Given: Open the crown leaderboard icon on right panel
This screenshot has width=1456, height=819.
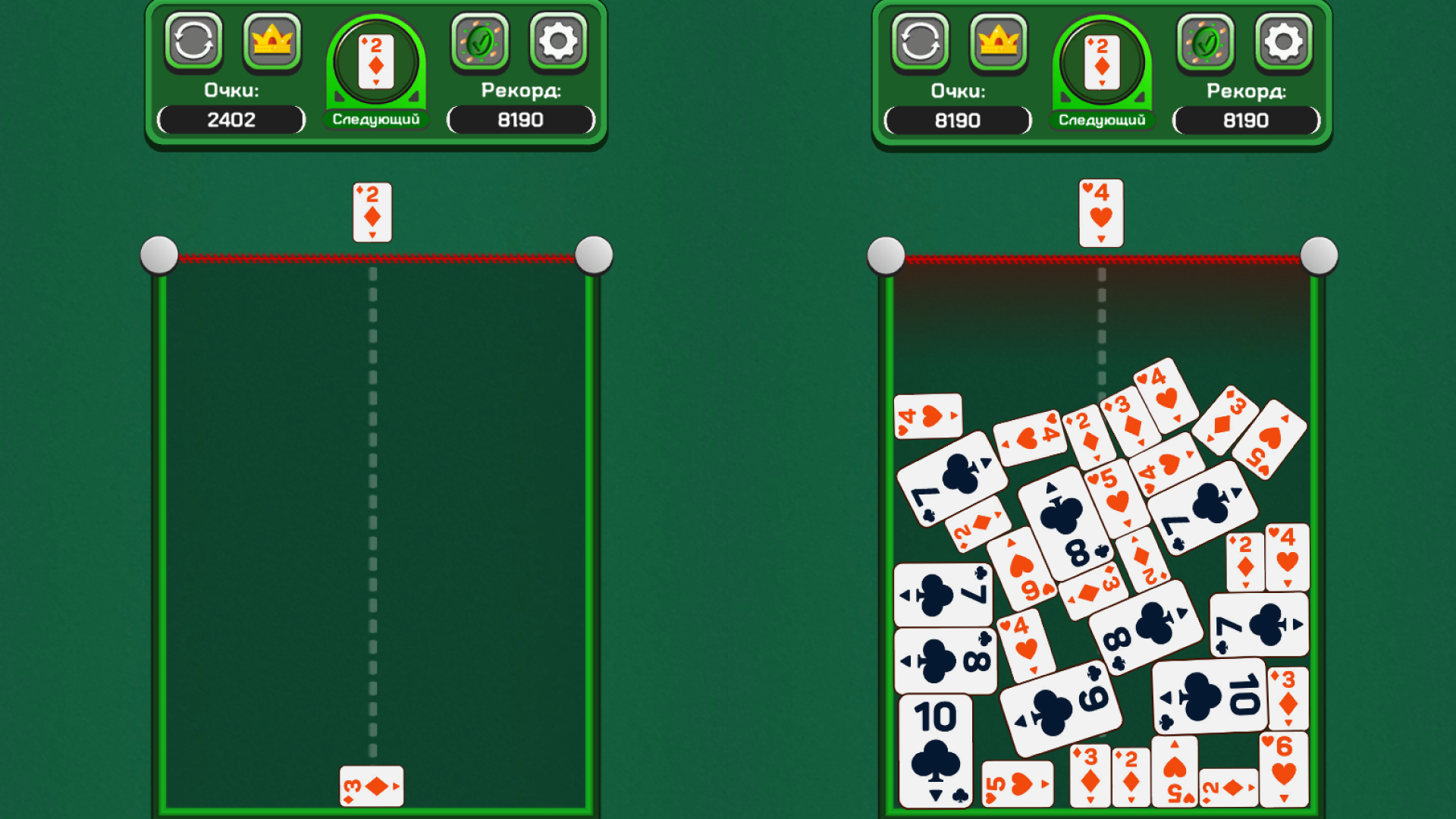Looking at the screenshot, I should click(x=998, y=42).
